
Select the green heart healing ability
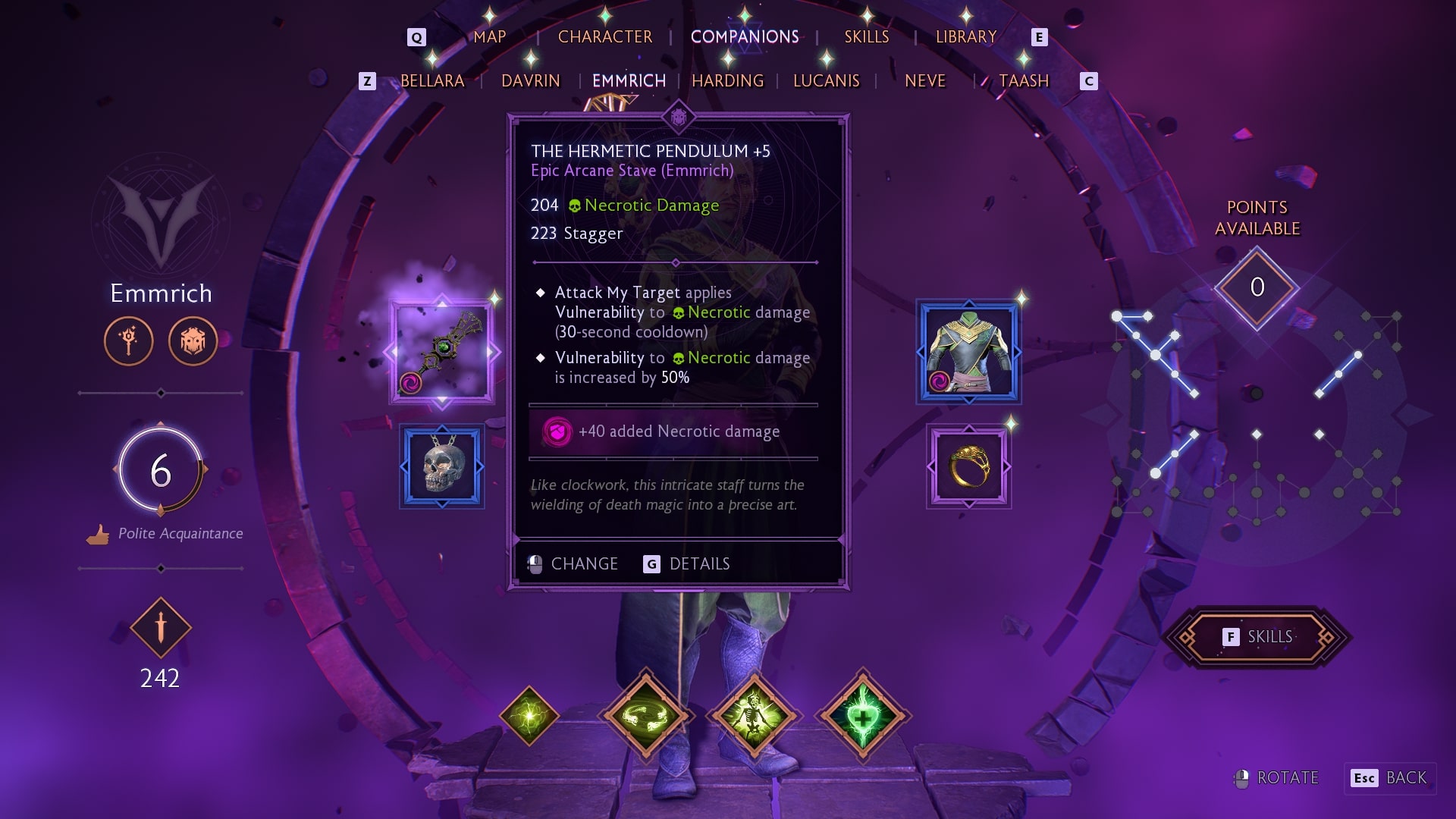pyautogui.click(x=862, y=715)
